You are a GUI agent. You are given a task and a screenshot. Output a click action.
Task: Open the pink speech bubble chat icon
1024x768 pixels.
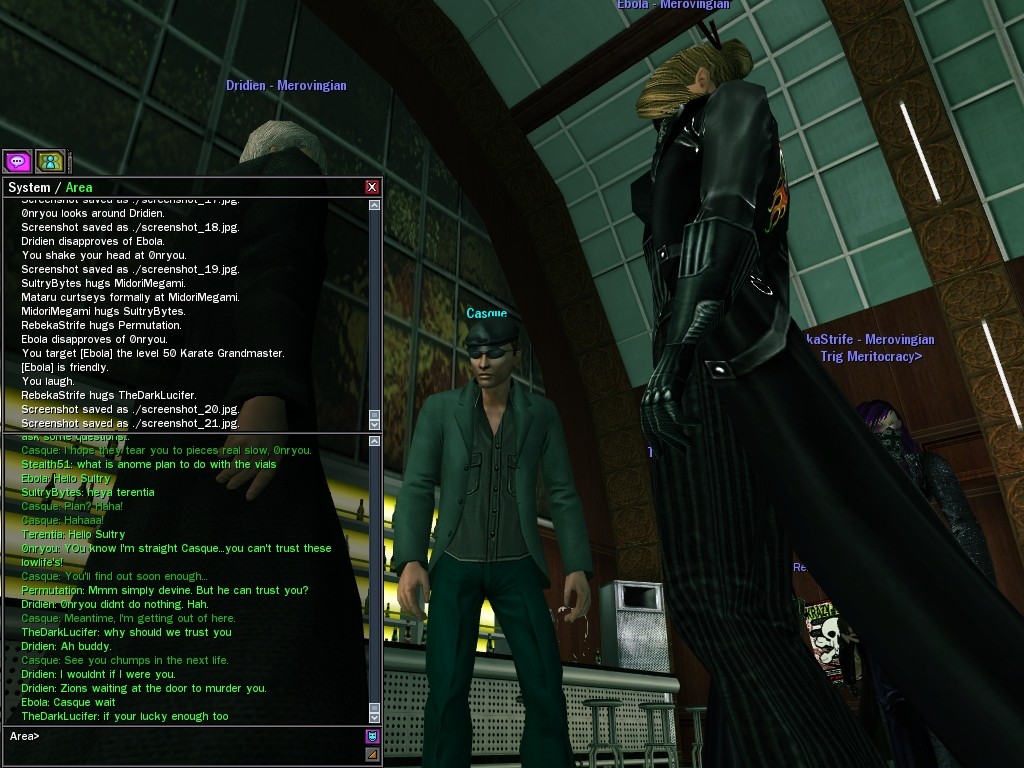pos(17,161)
